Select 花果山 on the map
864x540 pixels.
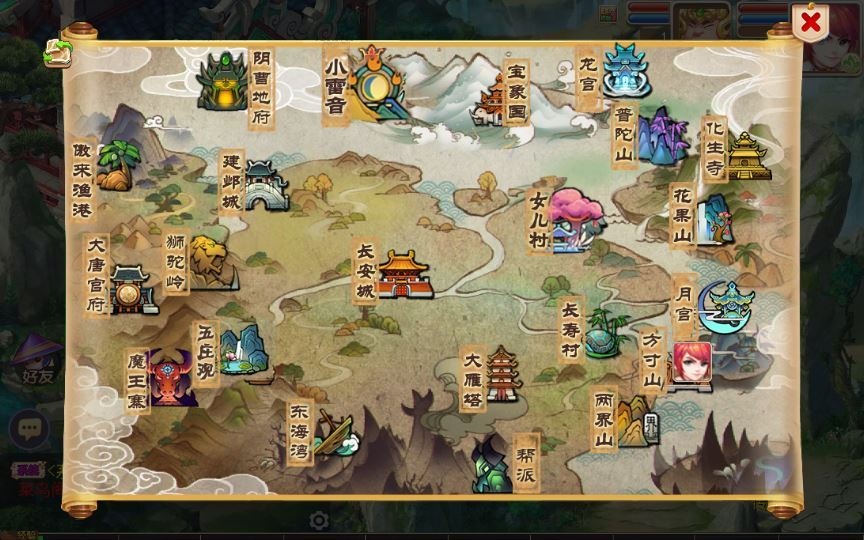click(x=713, y=218)
